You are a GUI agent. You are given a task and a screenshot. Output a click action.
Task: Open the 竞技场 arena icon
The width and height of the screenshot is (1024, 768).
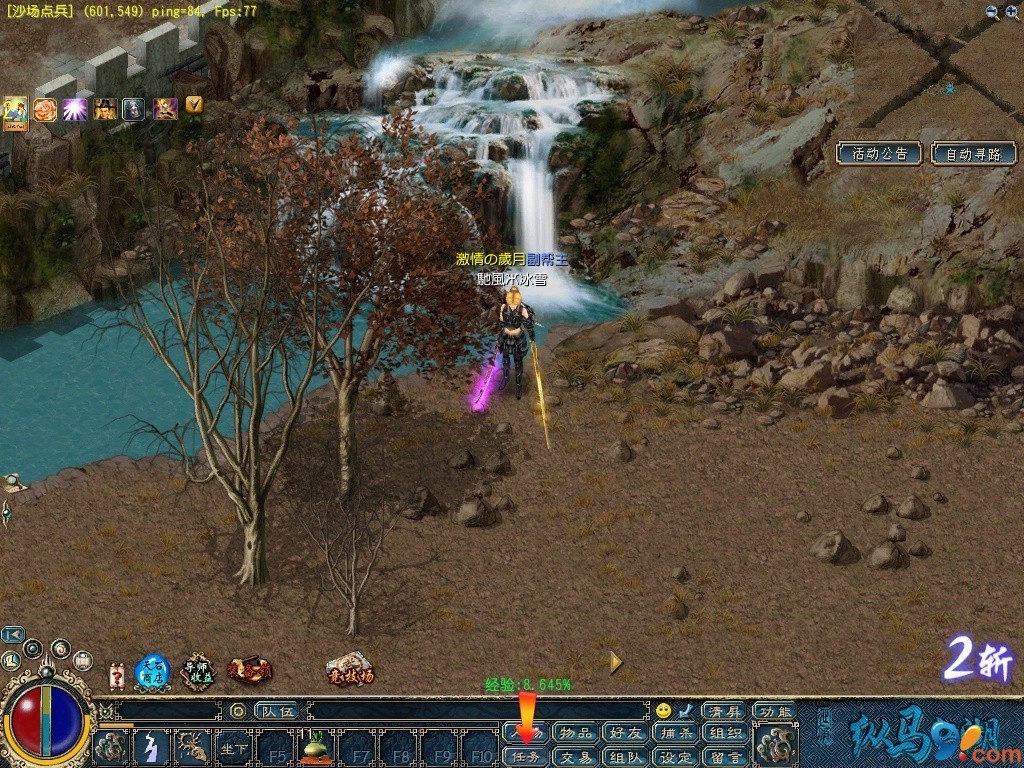tap(349, 669)
